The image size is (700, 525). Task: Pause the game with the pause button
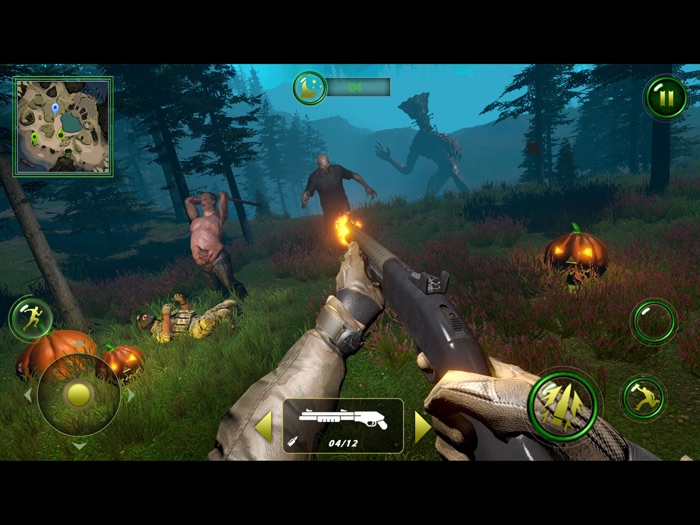coord(665,98)
